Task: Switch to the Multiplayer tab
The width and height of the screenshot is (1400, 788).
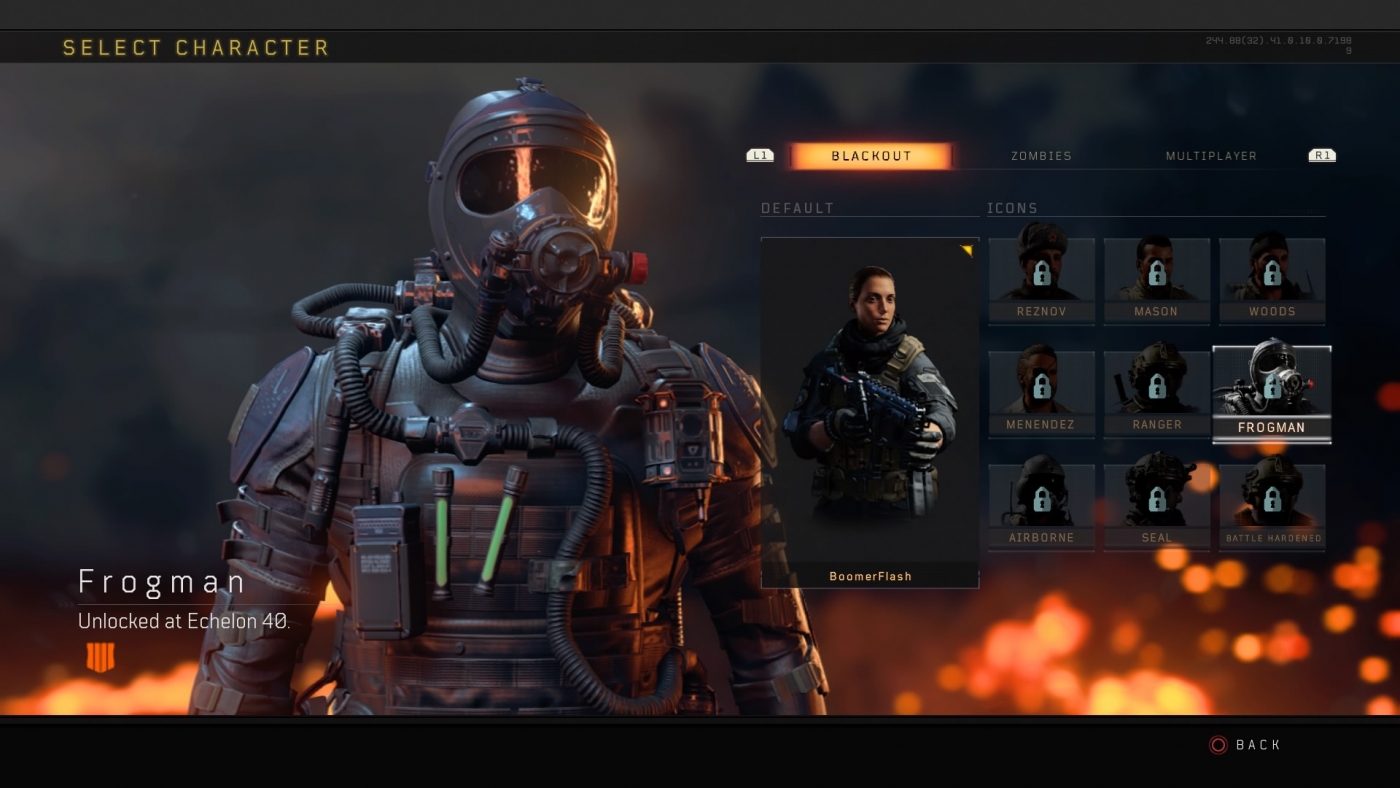Action: tap(1211, 155)
